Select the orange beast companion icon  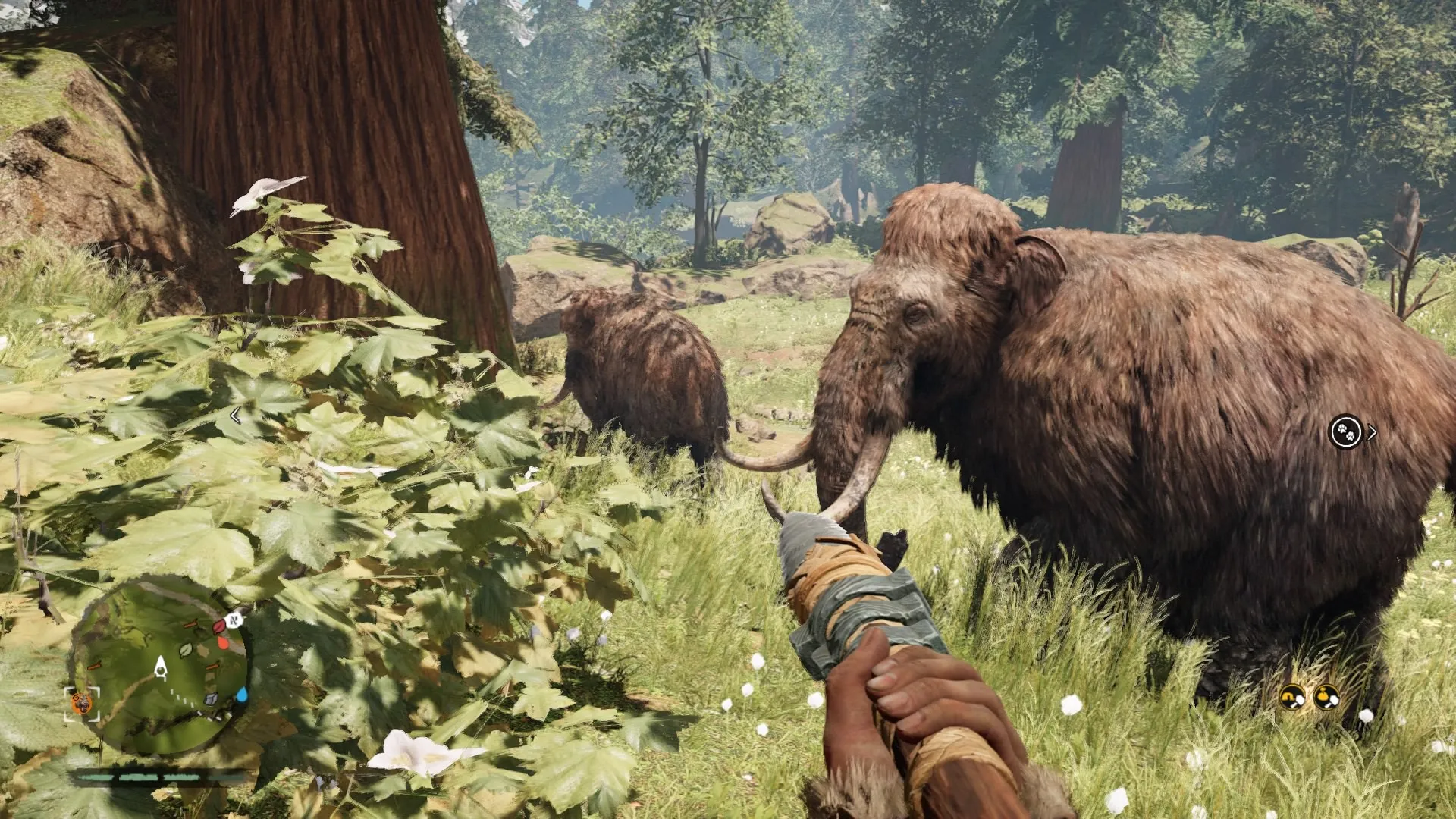click(x=81, y=704)
